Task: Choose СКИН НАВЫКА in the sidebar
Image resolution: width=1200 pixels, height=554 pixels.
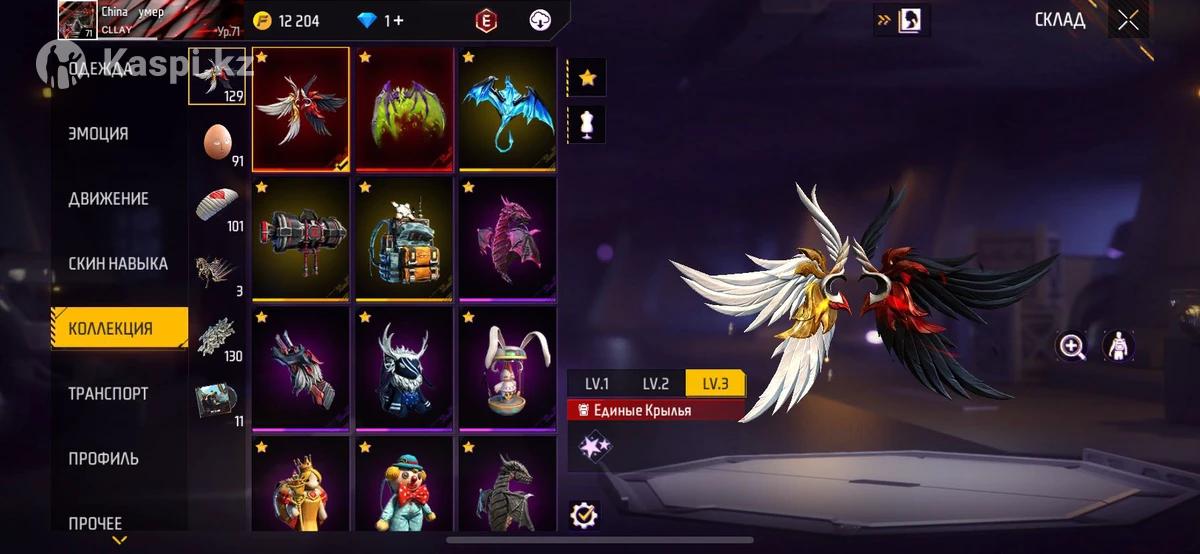Action: pos(117,264)
